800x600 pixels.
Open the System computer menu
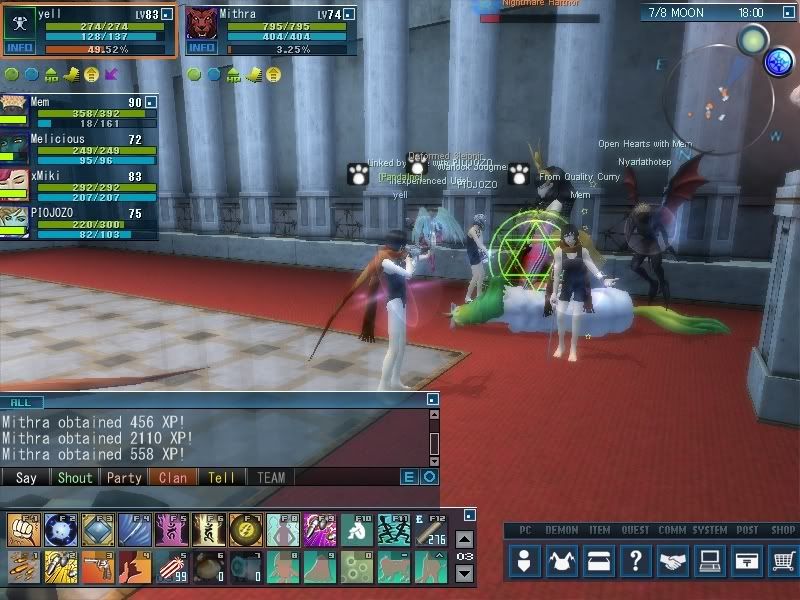coord(710,561)
